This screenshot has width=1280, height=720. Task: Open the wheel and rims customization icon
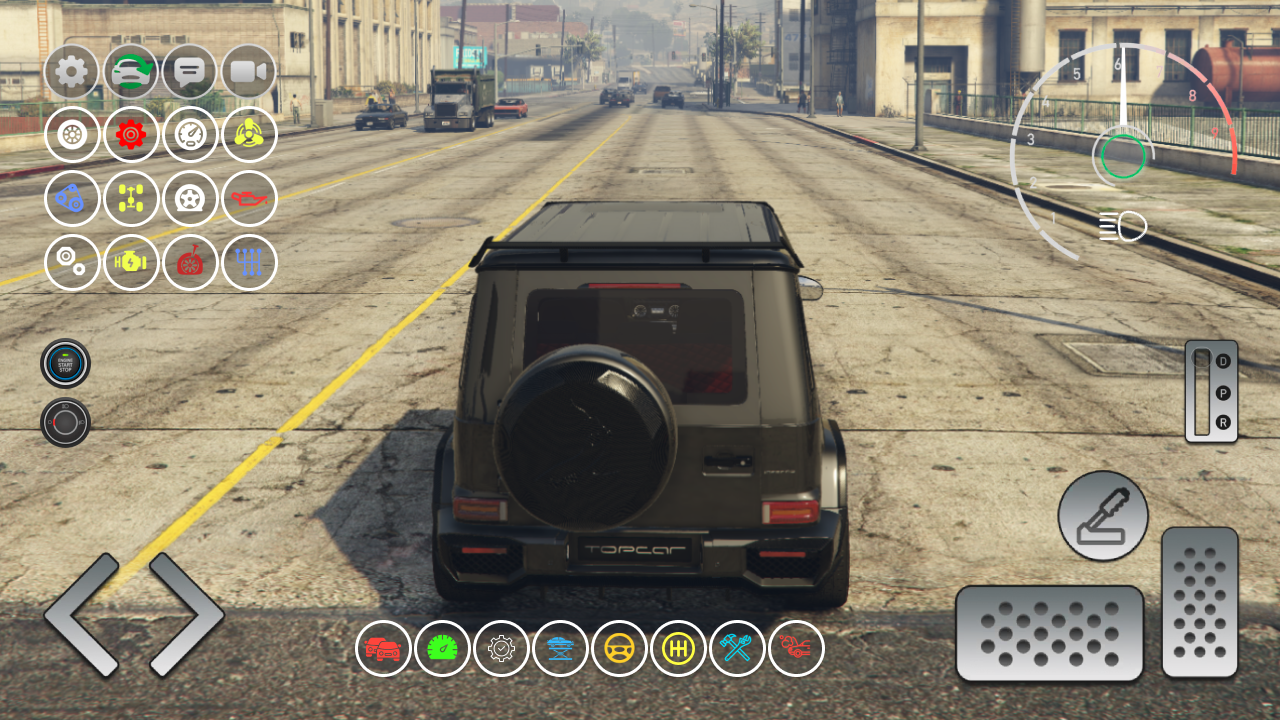point(72,135)
